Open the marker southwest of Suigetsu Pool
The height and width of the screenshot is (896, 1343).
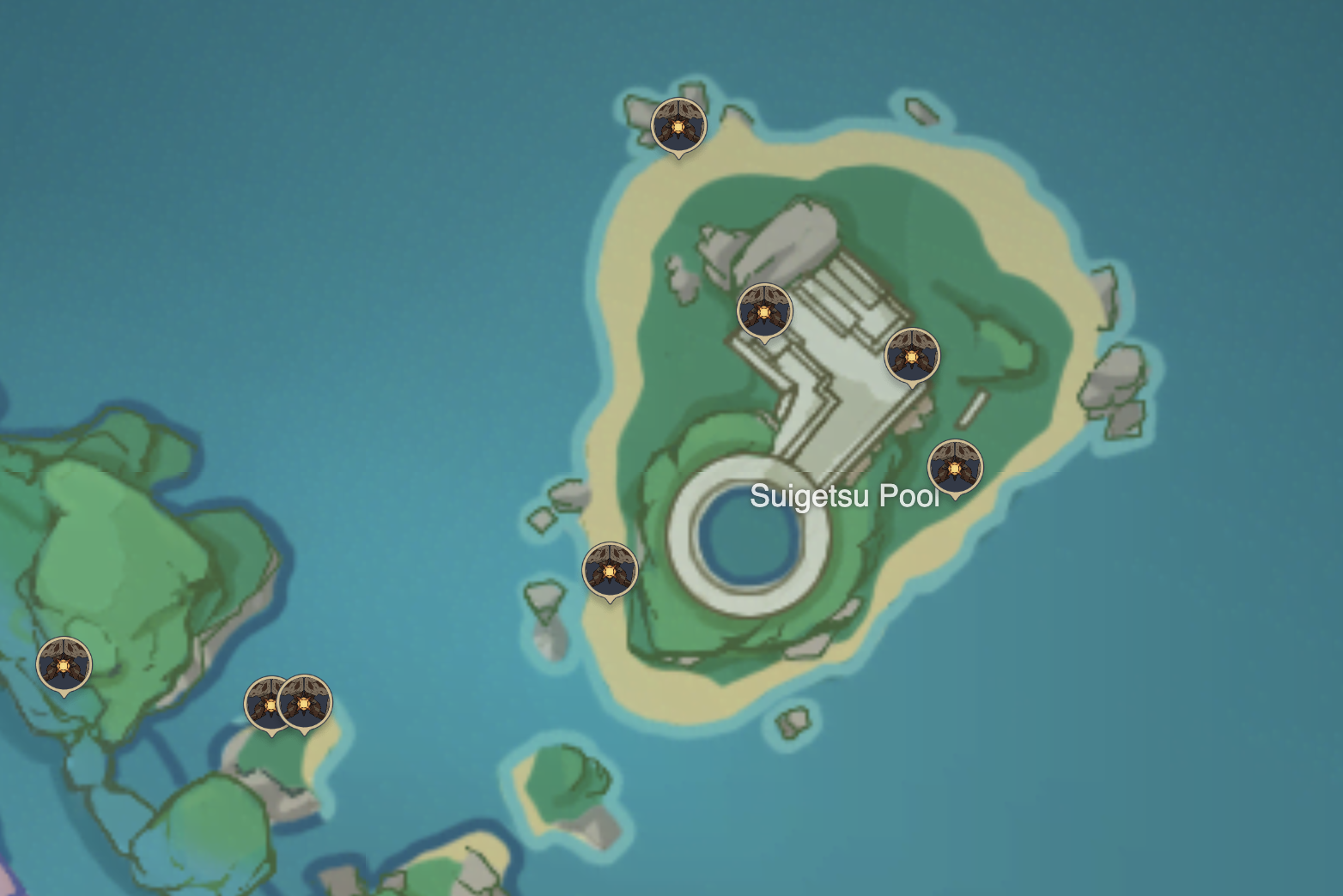pyautogui.click(x=610, y=570)
